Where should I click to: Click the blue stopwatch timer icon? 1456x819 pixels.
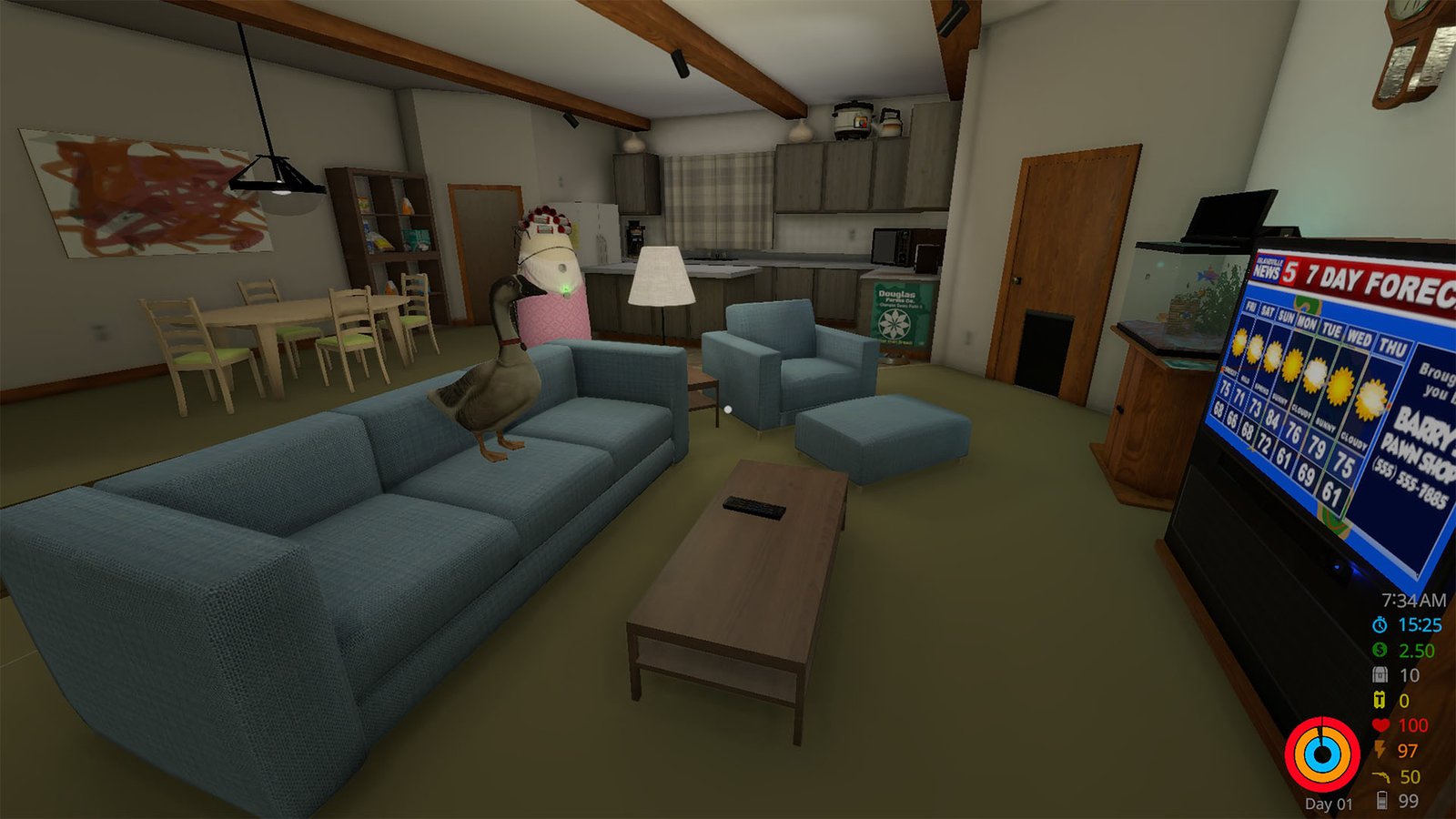click(1380, 624)
